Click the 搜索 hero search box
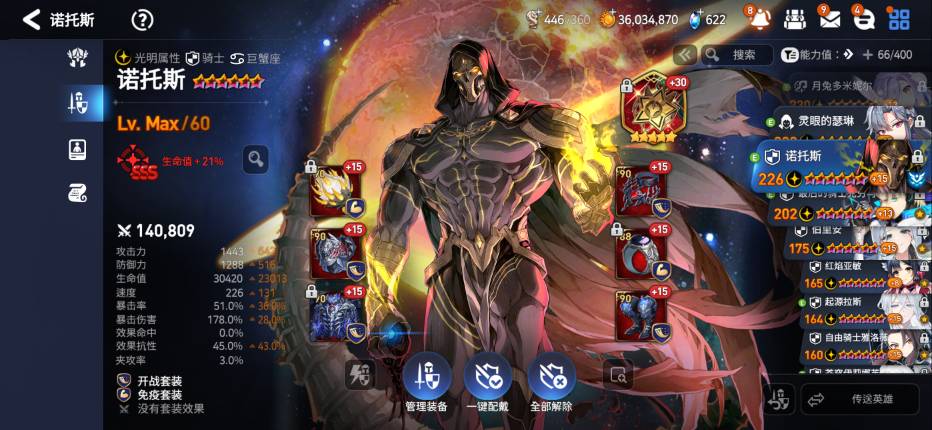 tap(737, 54)
